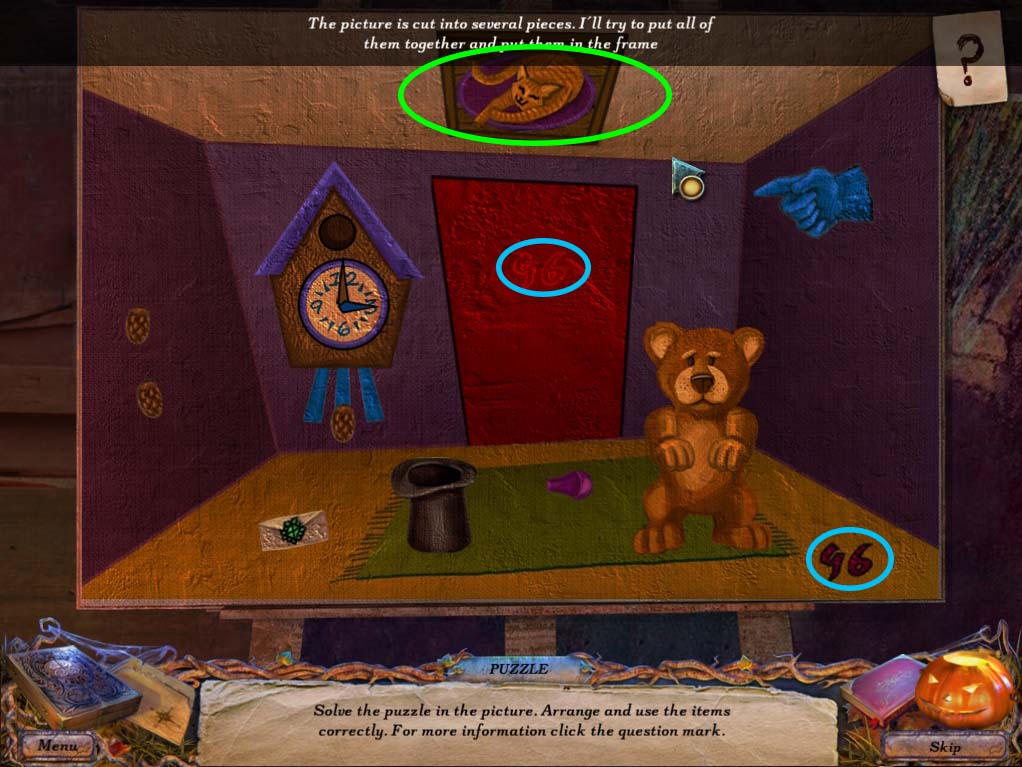Use the jack-o-lantern hint
The image size is (1022, 767).
click(963, 692)
